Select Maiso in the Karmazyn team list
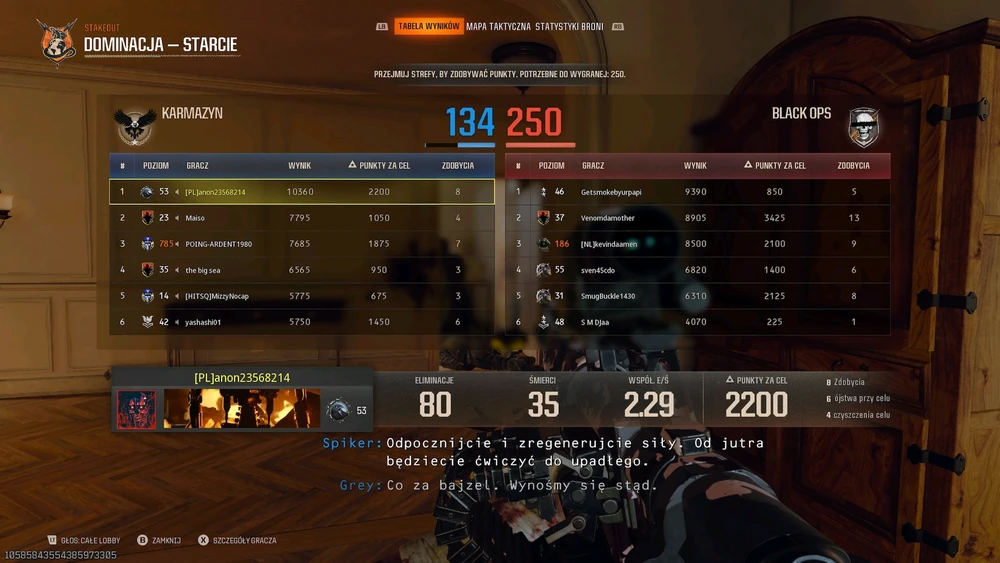This screenshot has height=563, width=1000. click(301, 218)
